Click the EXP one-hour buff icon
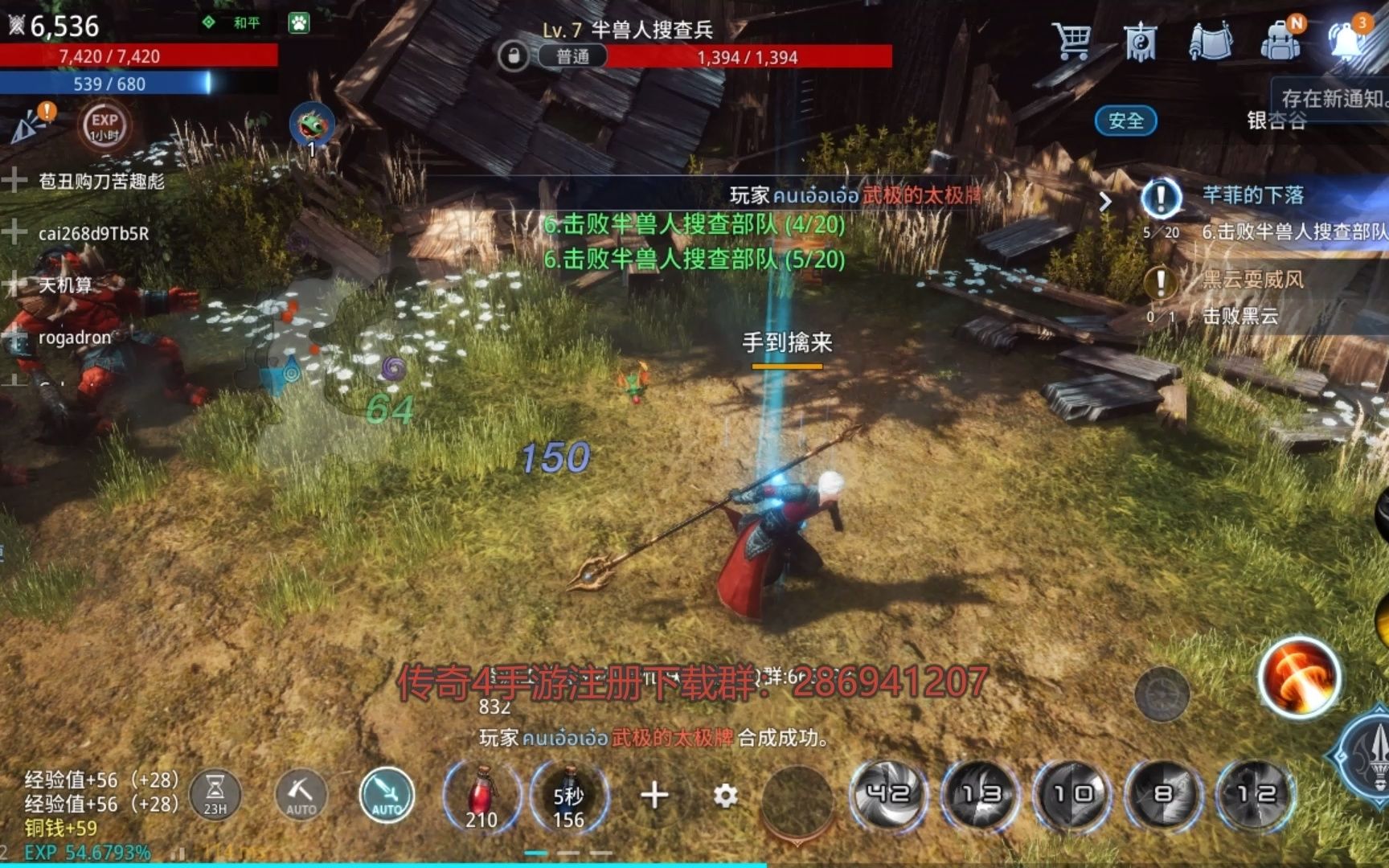This screenshot has width=1389, height=868. coord(104,125)
